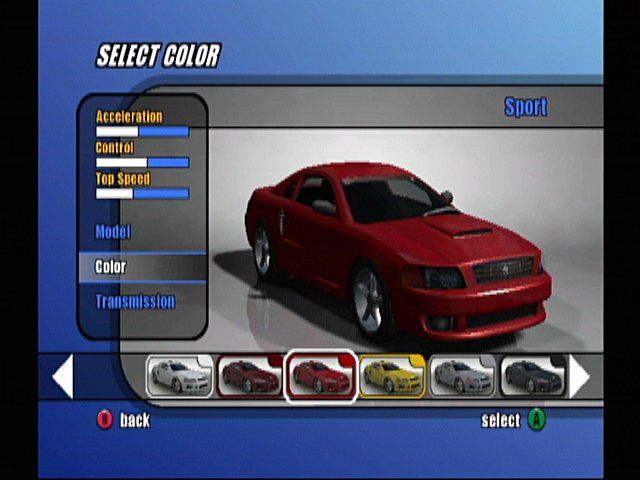This screenshot has height=480, width=640.
Task: Pick the silver car color thumbnail
Action: pyautogui.click(x=462, y=377)
